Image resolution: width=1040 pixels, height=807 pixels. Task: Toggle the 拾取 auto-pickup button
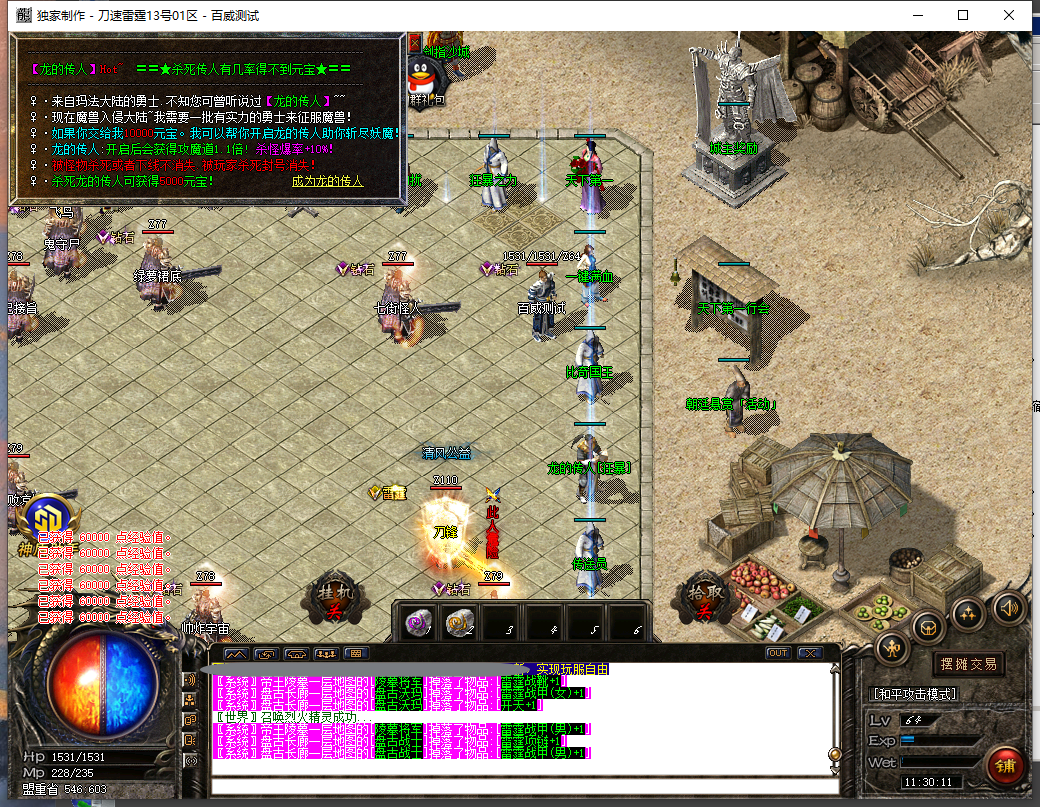coord(703,597)
